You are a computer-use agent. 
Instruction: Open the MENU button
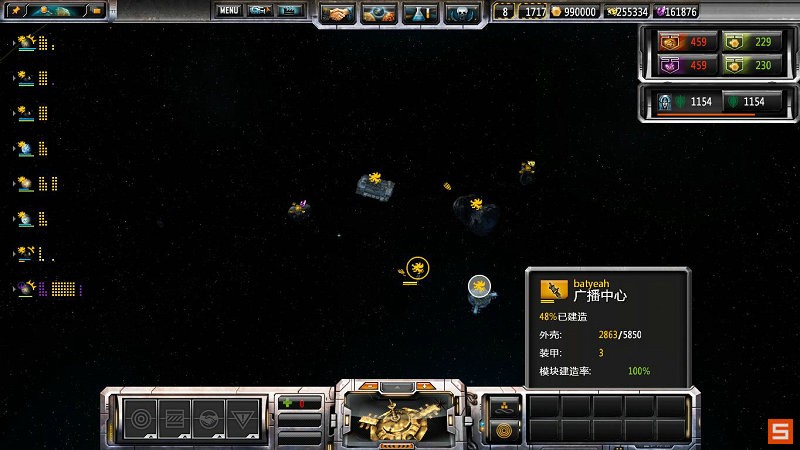tap(229, 11)
